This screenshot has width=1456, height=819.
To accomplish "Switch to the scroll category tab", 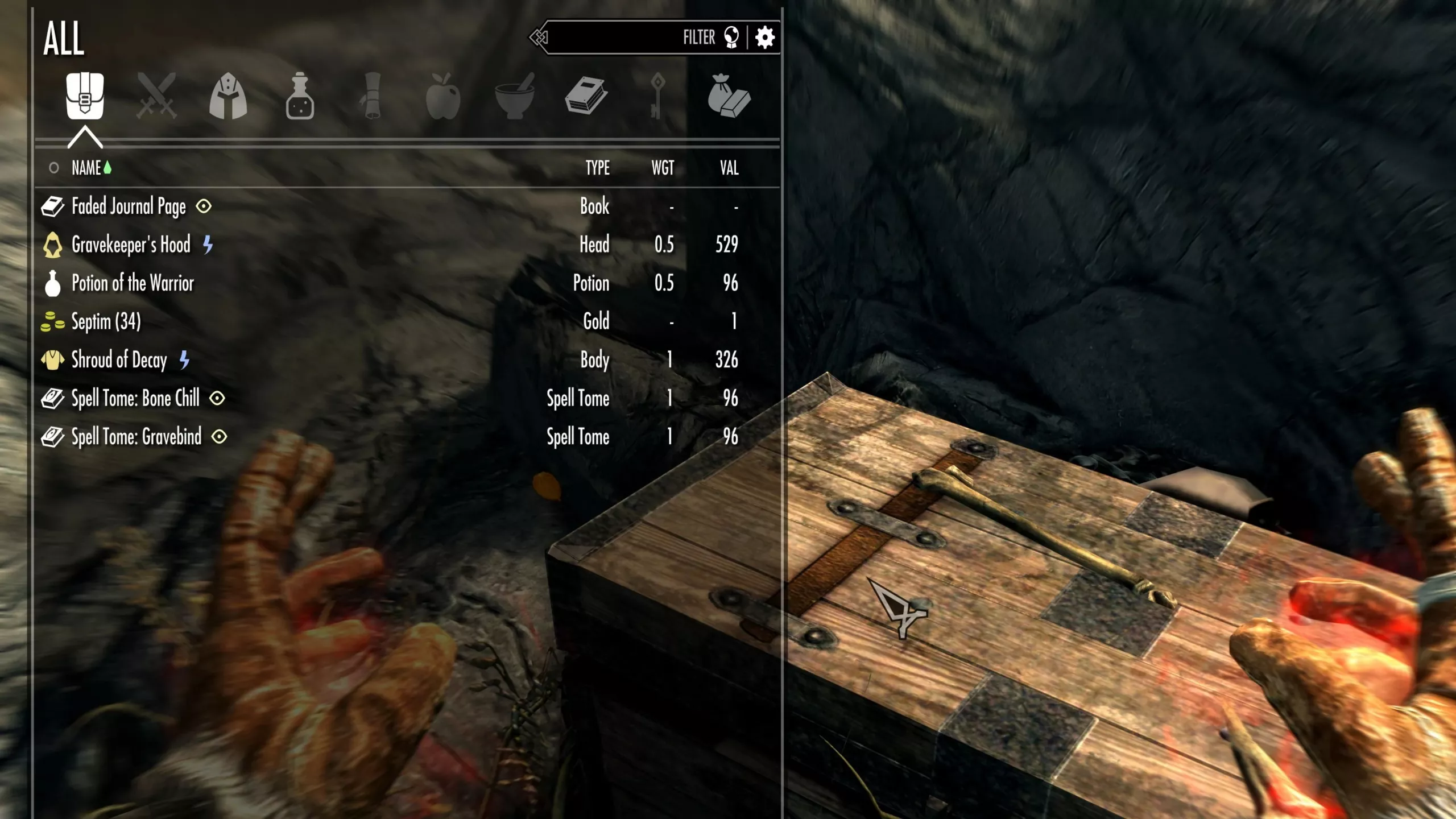I will tap(371, 96).
